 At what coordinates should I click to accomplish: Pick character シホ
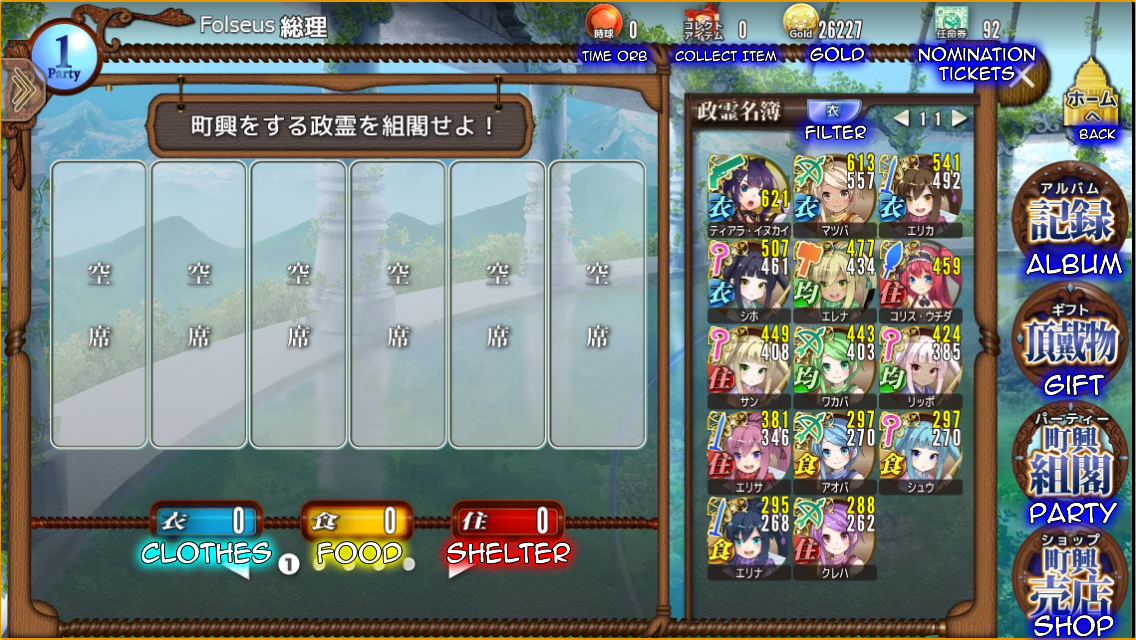click(x=748, y=277)
